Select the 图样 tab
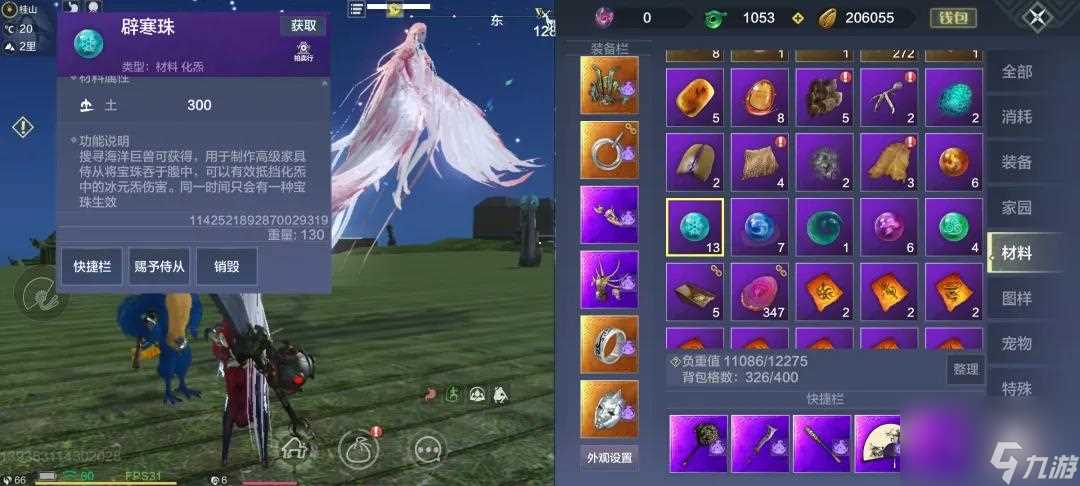Viewport: 1080px width, 486px height. pyautogui.click(x=1016, y=298)
